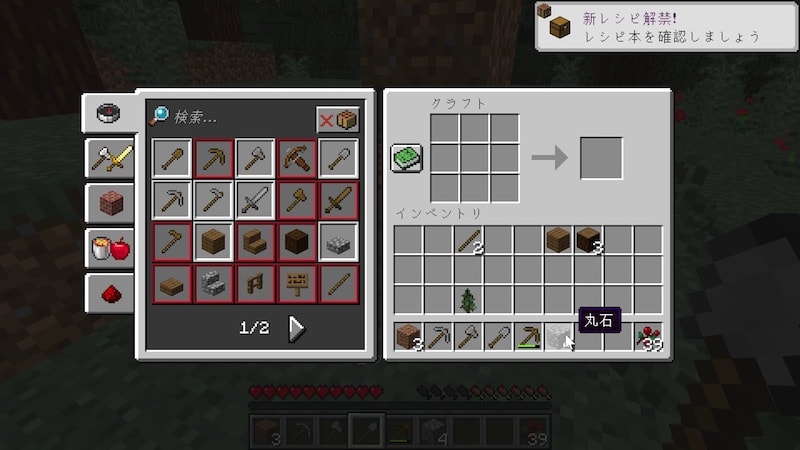This screenshot has height=450, width=800.
Task: Open the building blocks brick tab
Action: pyautogui.click(x=110, y=202)
